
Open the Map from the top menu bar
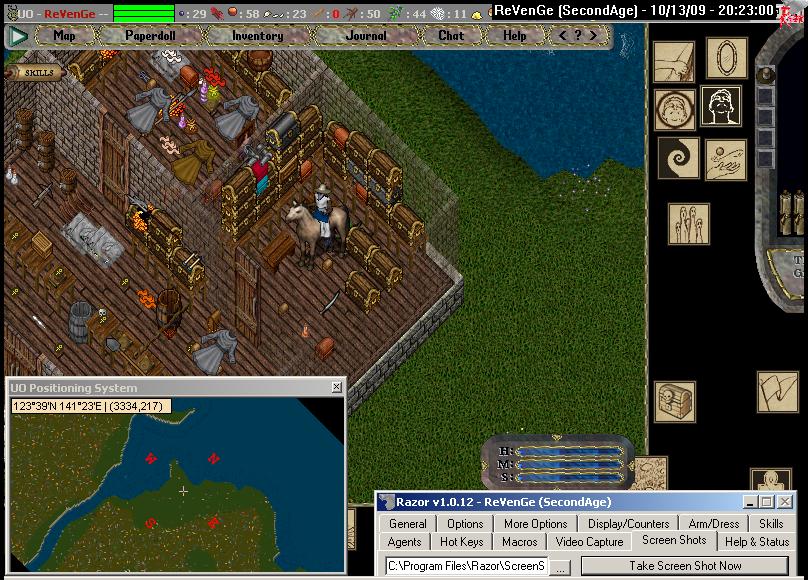click(x=64, y=35)
